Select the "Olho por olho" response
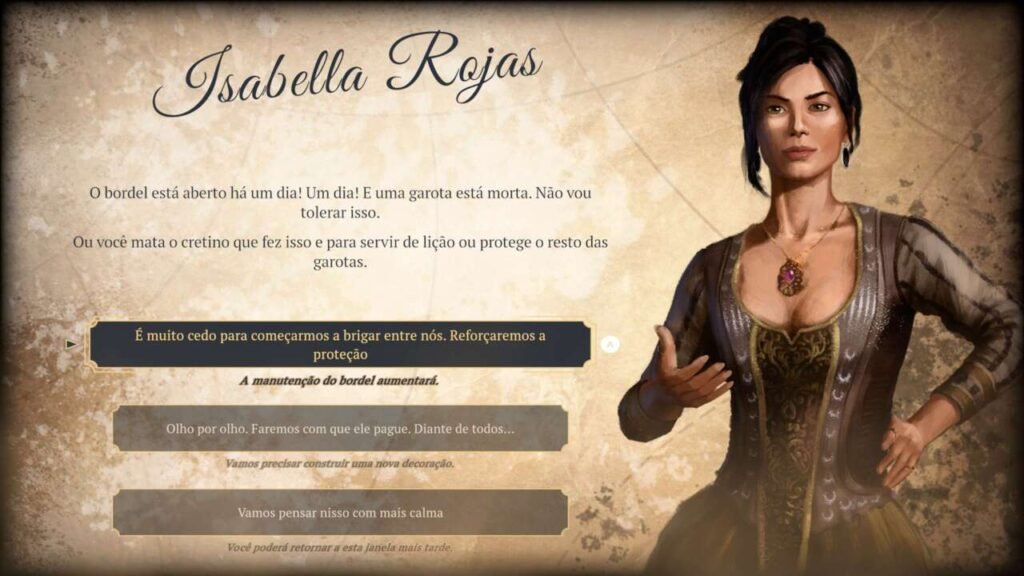Screen dimensions: 1024x576 pyautogui.click(x=340, y=429)
